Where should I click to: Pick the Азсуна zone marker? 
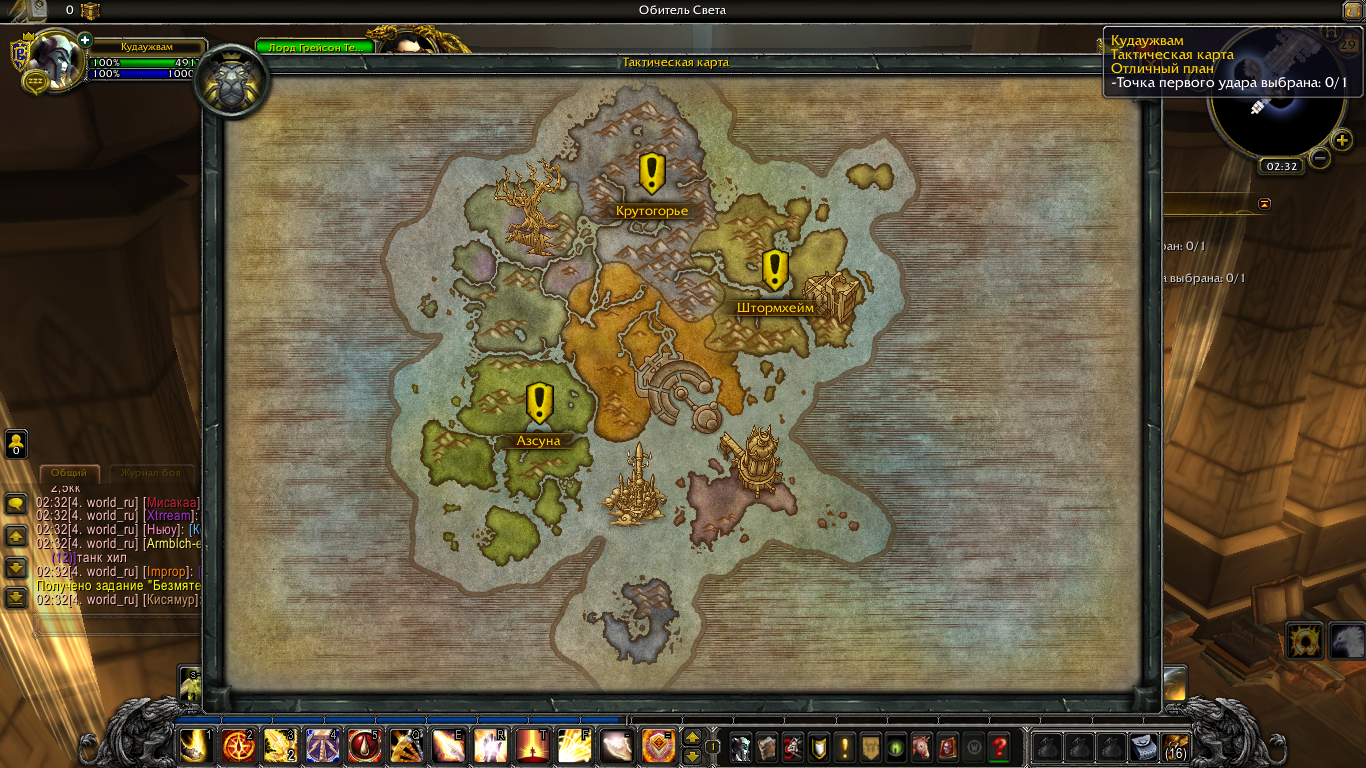pos(540,404)
